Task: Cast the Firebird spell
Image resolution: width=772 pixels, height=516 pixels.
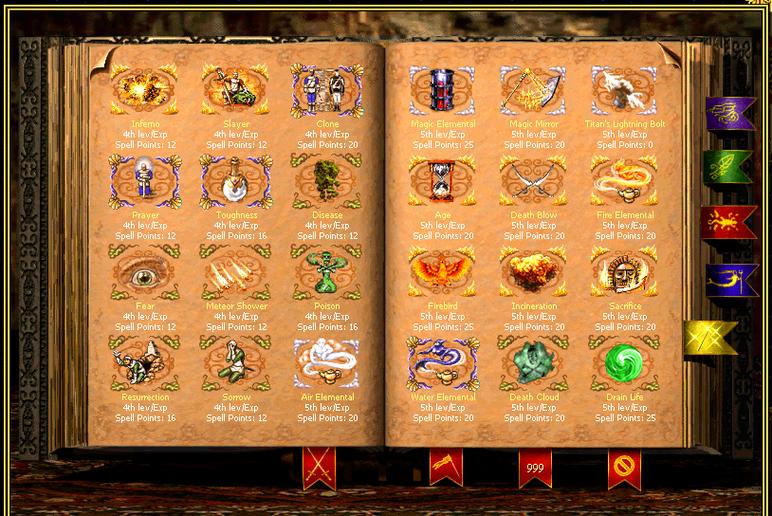Action: tap(440, 273)
